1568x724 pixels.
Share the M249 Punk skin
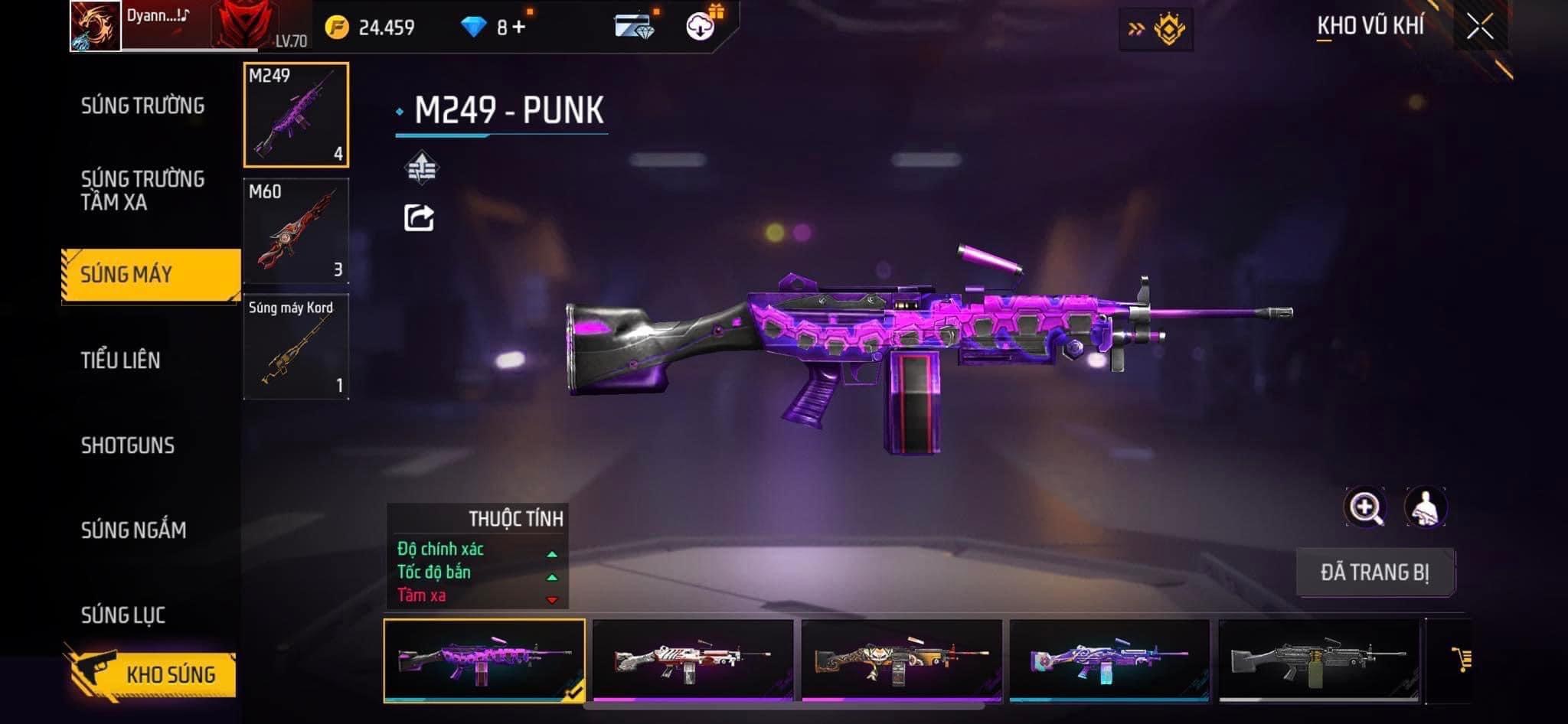(x=419, y=218)
